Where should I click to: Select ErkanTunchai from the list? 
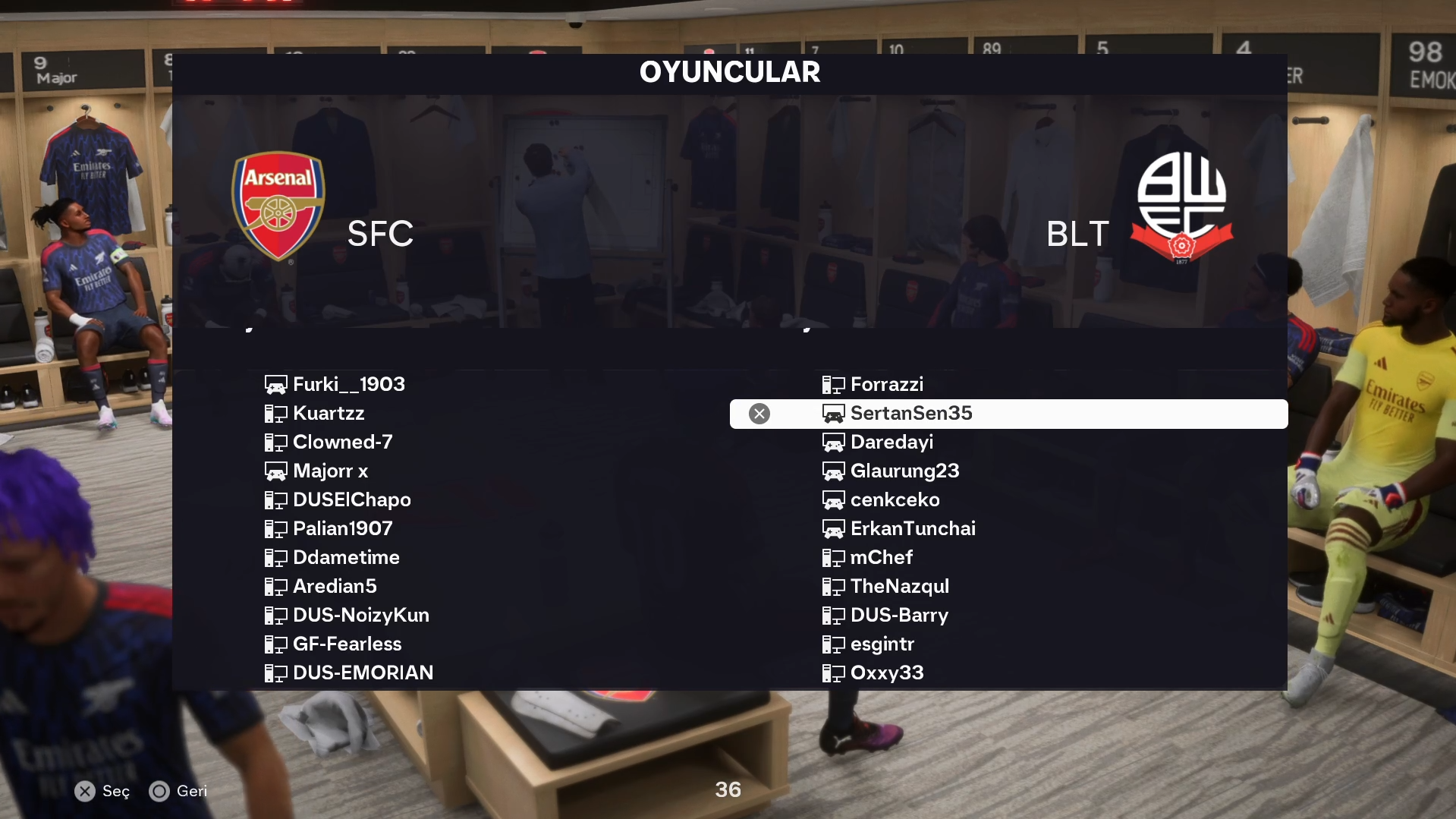click(913, 529)
